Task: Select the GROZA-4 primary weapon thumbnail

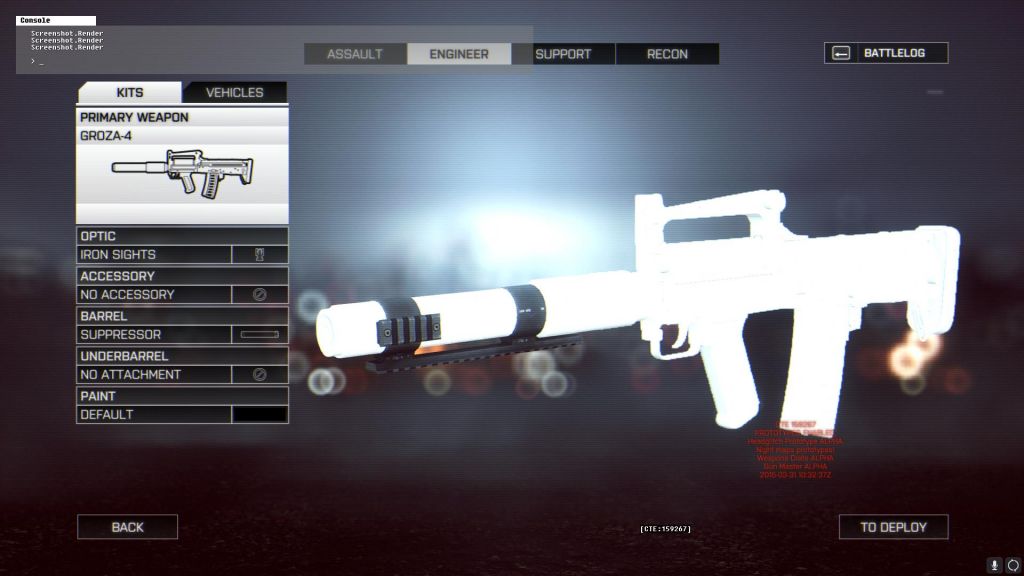Action: (182, 175)
